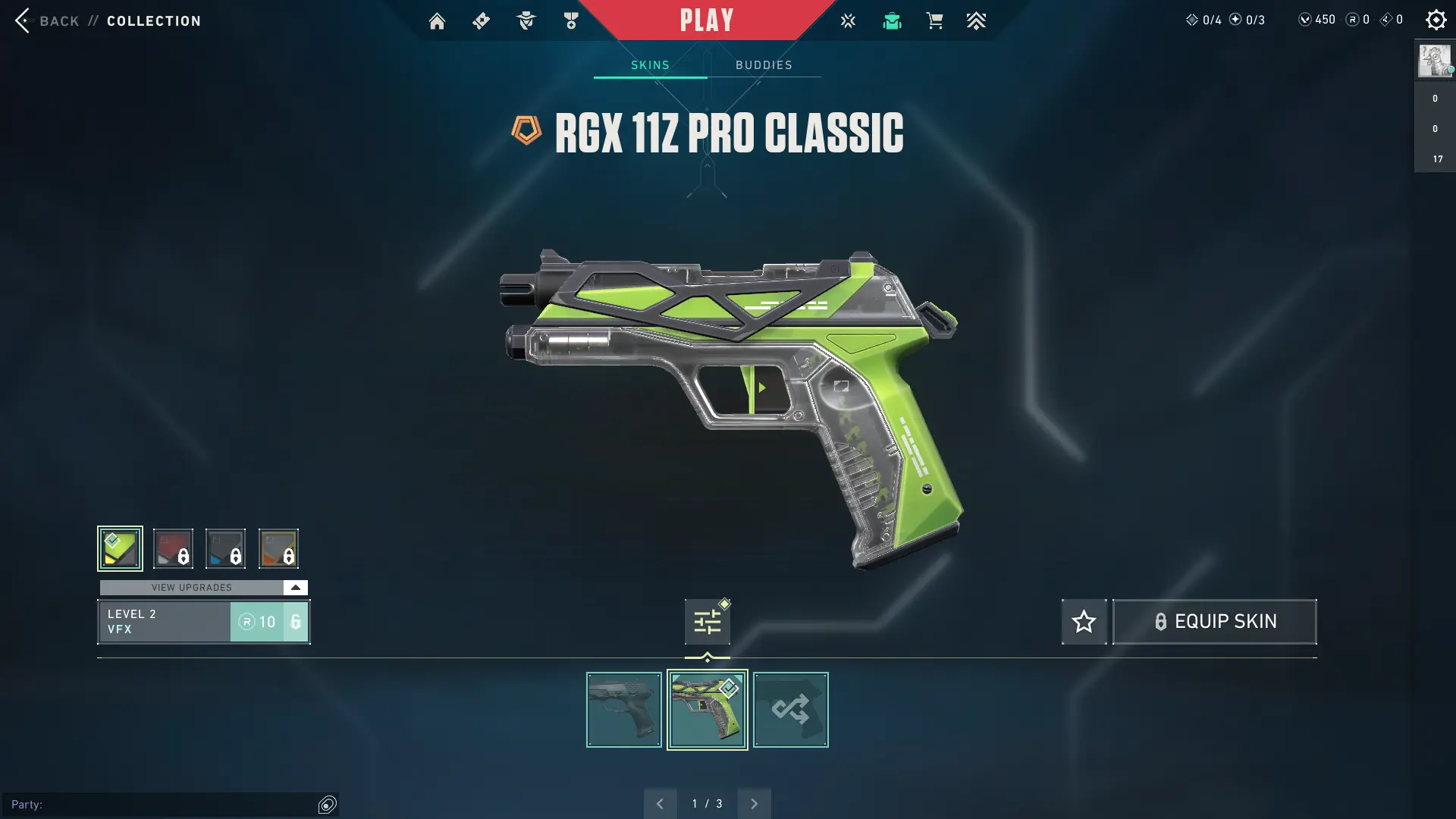This screenshot has height=819, width=1456.
Task: Switch to the Buddies tab
Action: tap(764, 65)
